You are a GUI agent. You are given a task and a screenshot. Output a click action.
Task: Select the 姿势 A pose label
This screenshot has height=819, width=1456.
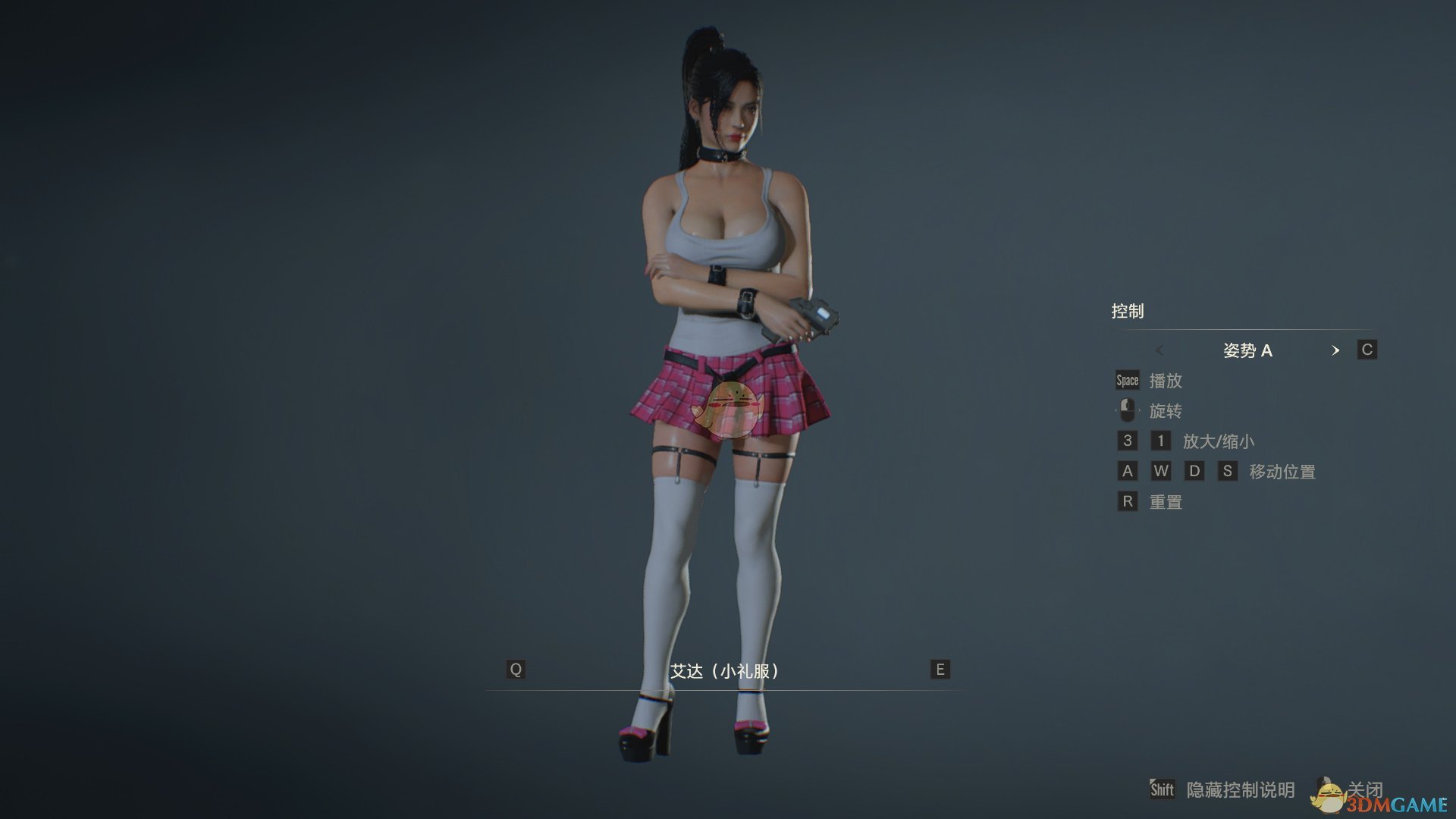(x=1248, y=350)
